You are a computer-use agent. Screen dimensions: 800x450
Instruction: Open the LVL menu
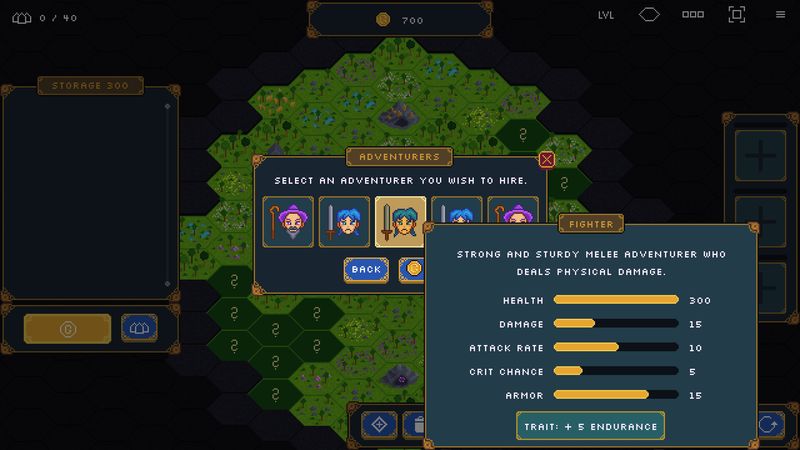606,15
